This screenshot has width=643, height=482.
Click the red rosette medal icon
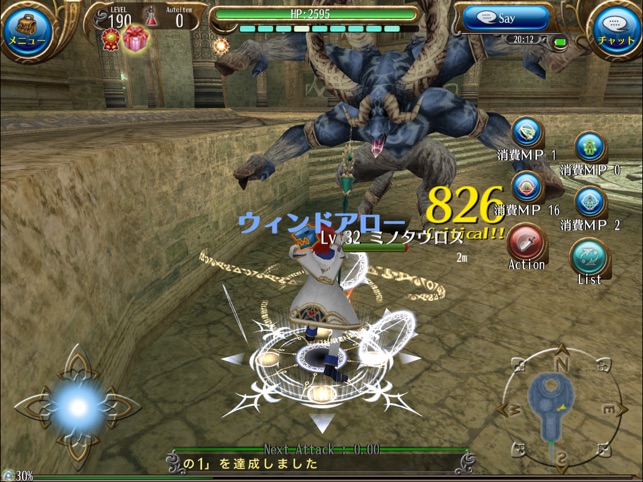tap(110, 39)
